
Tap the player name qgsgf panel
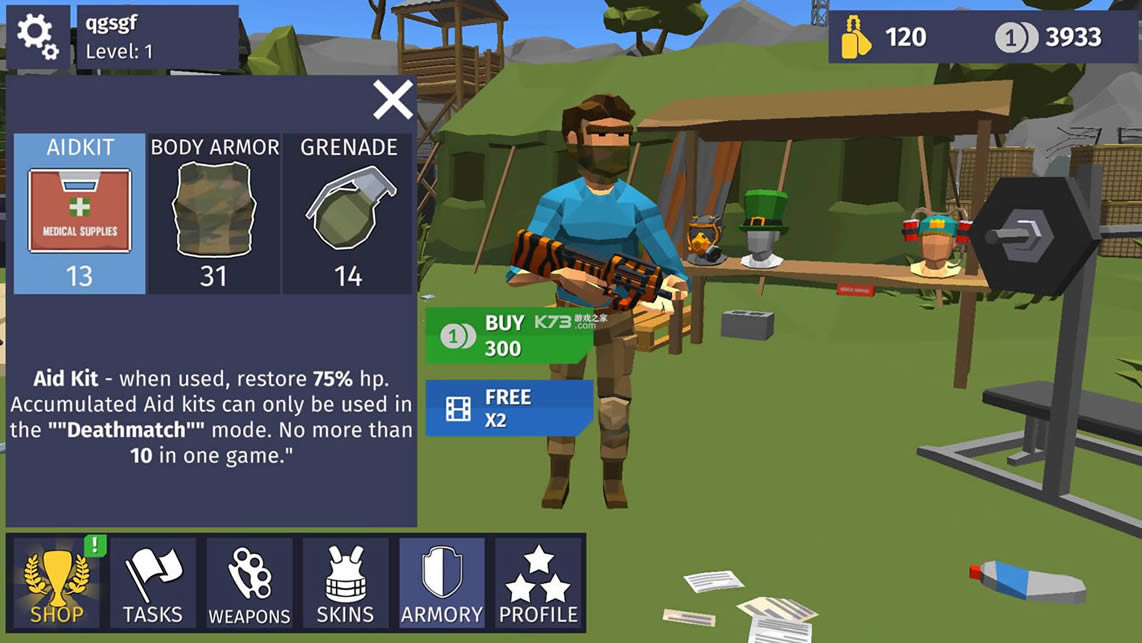coord(158,37)
